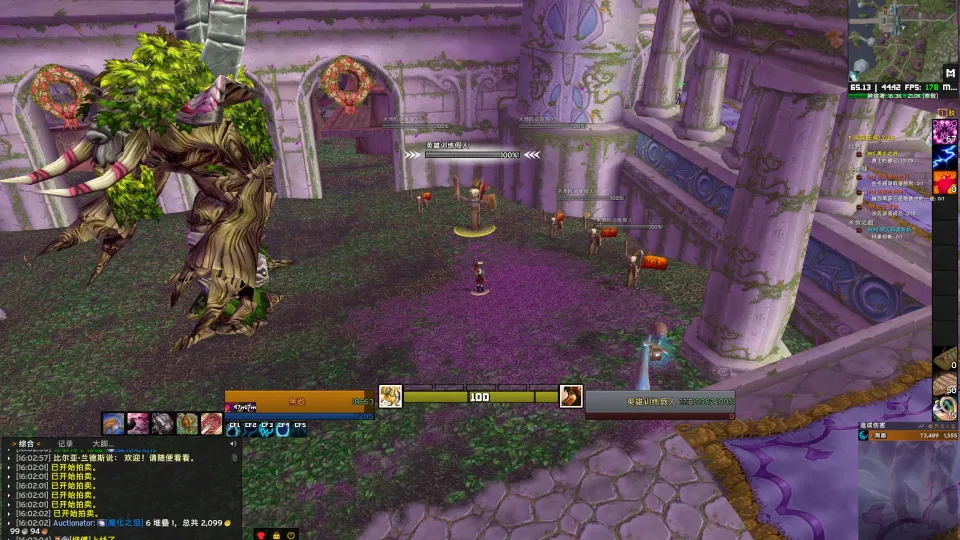The height and width of the screenshot is (540, 960).
Task: Toggle the padlock icon at bottom
Action: click(x=276, y=535)
